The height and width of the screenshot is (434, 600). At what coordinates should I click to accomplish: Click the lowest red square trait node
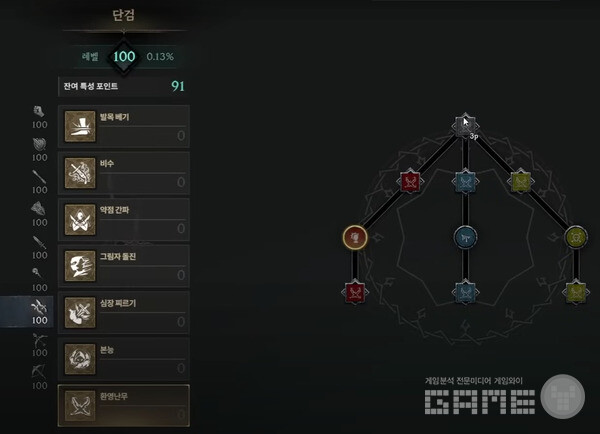coord(355,291)
